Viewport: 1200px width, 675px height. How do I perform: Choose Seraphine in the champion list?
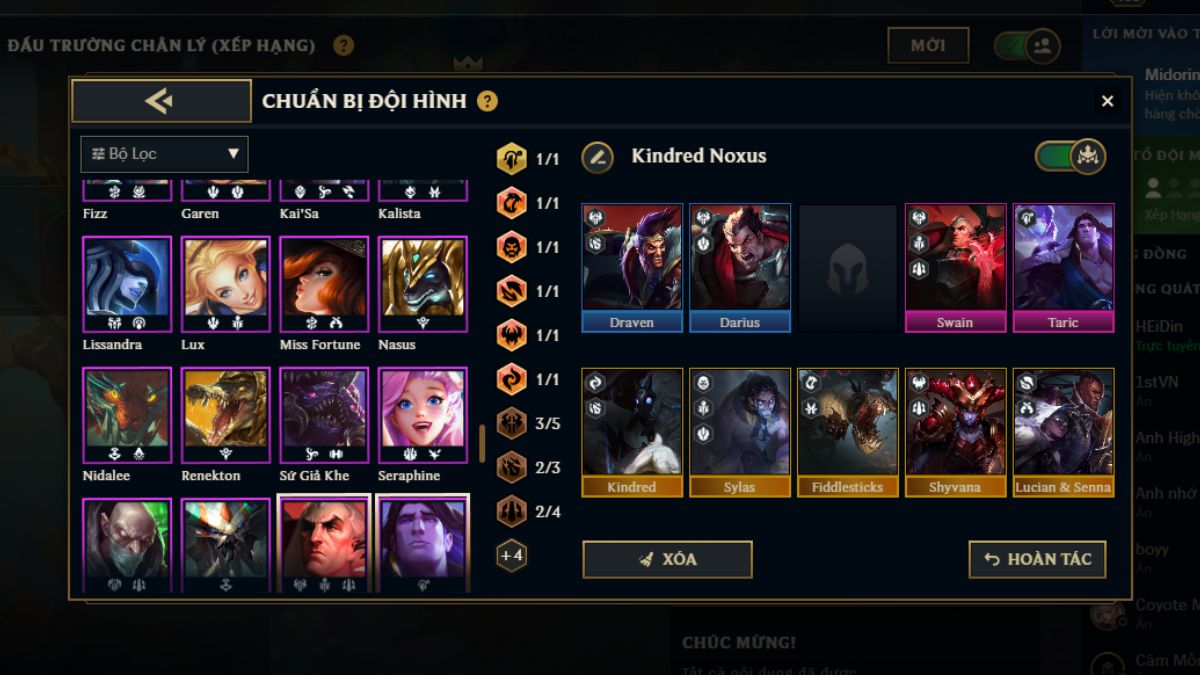pos(422,416)
